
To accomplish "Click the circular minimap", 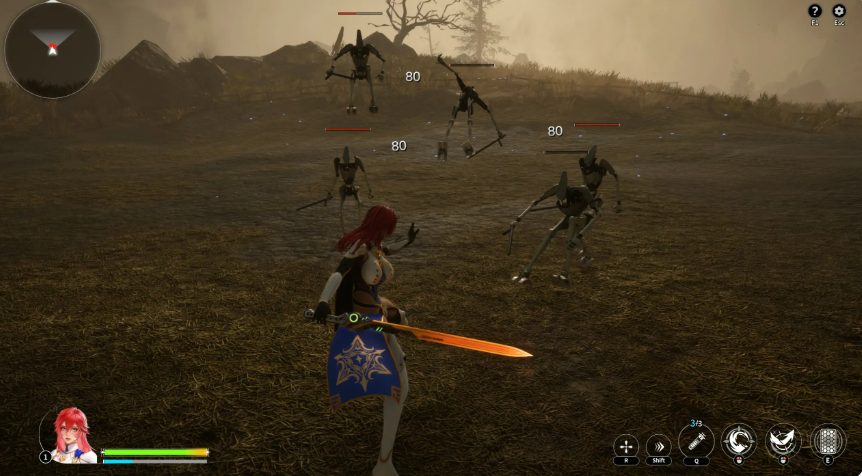I will tap(52, 49).
